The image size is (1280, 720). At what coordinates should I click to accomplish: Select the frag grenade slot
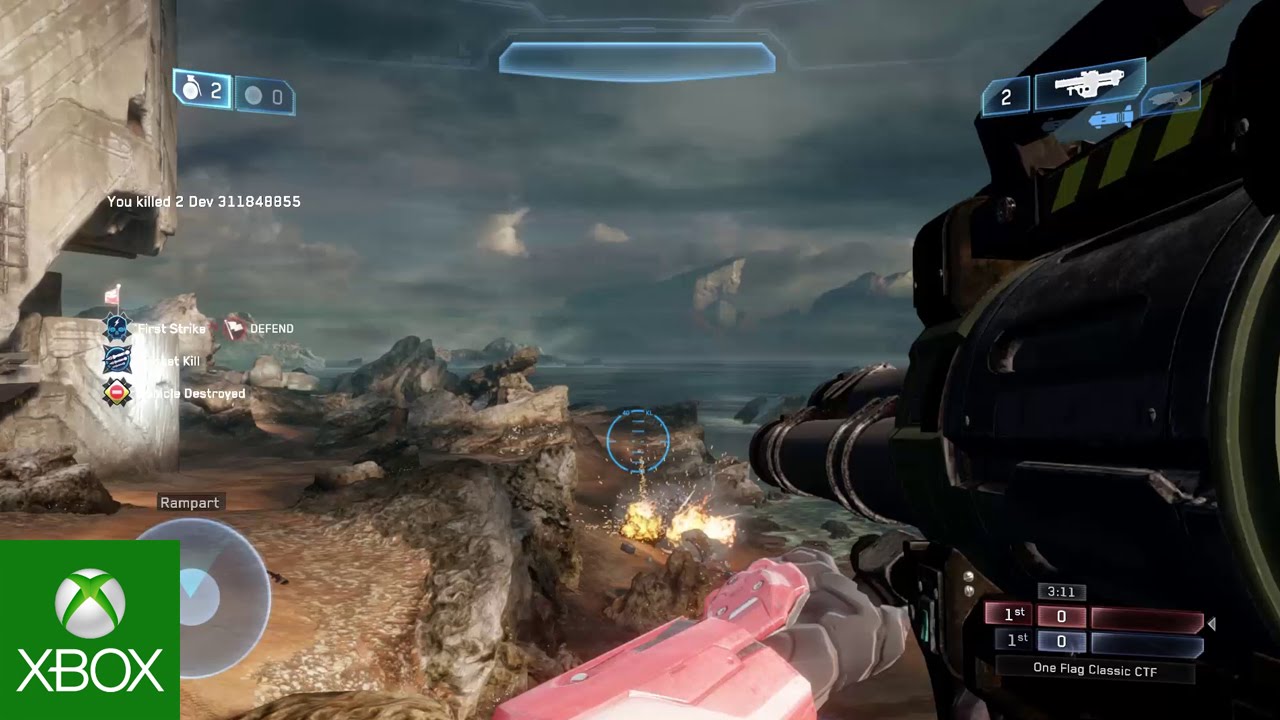point(203,91)
